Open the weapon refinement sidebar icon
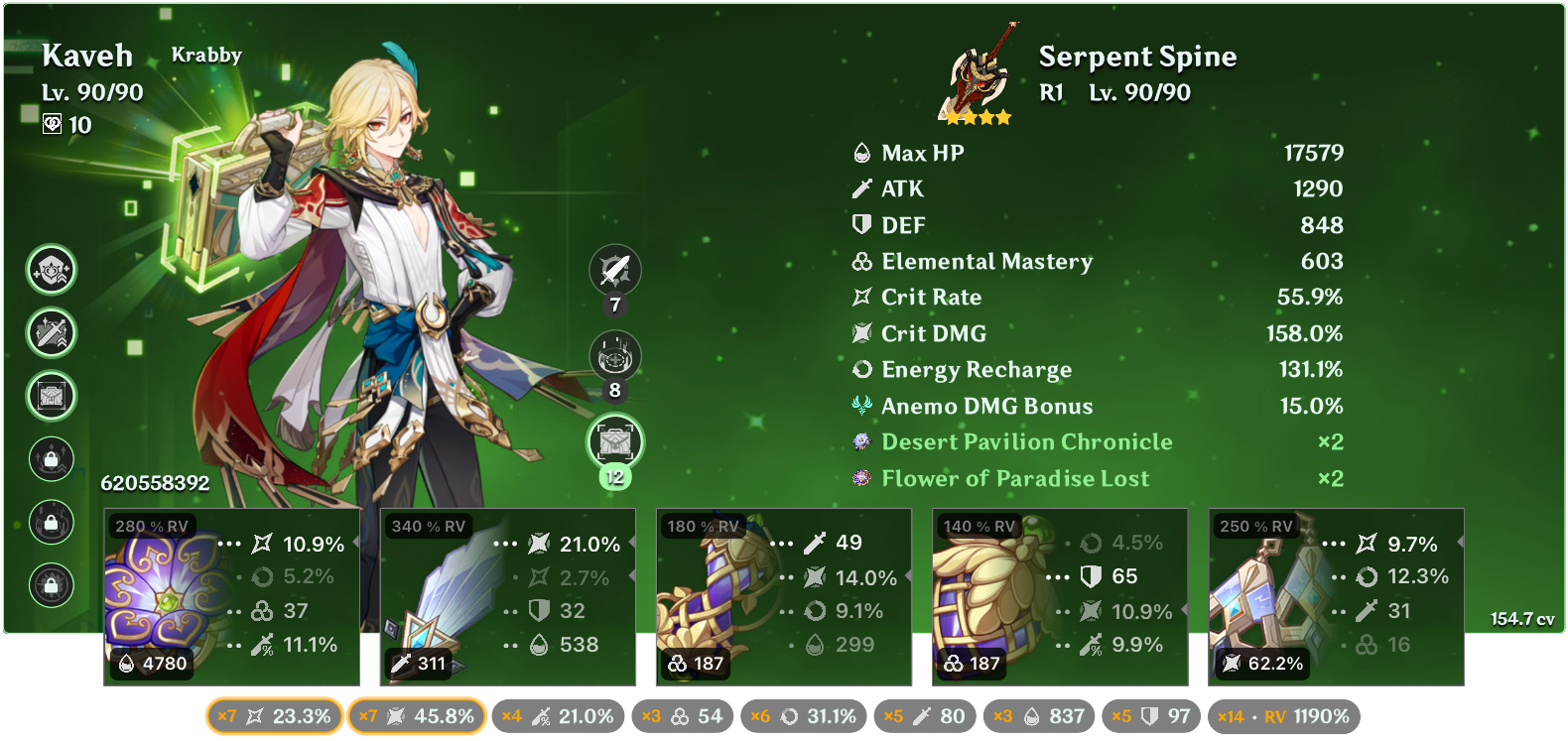 click(x=51, y=333)
